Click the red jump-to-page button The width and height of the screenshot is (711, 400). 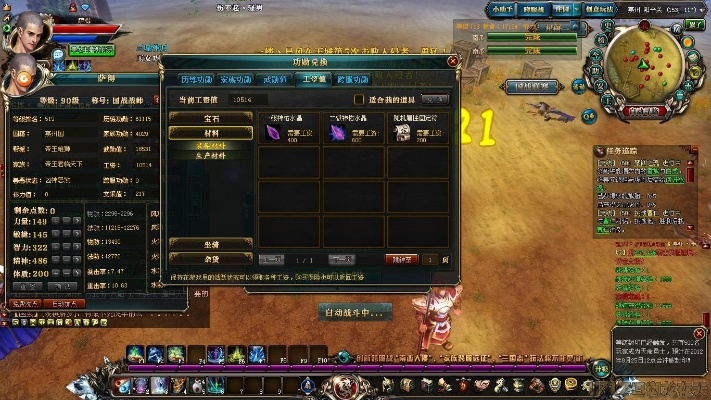(402, 259)
